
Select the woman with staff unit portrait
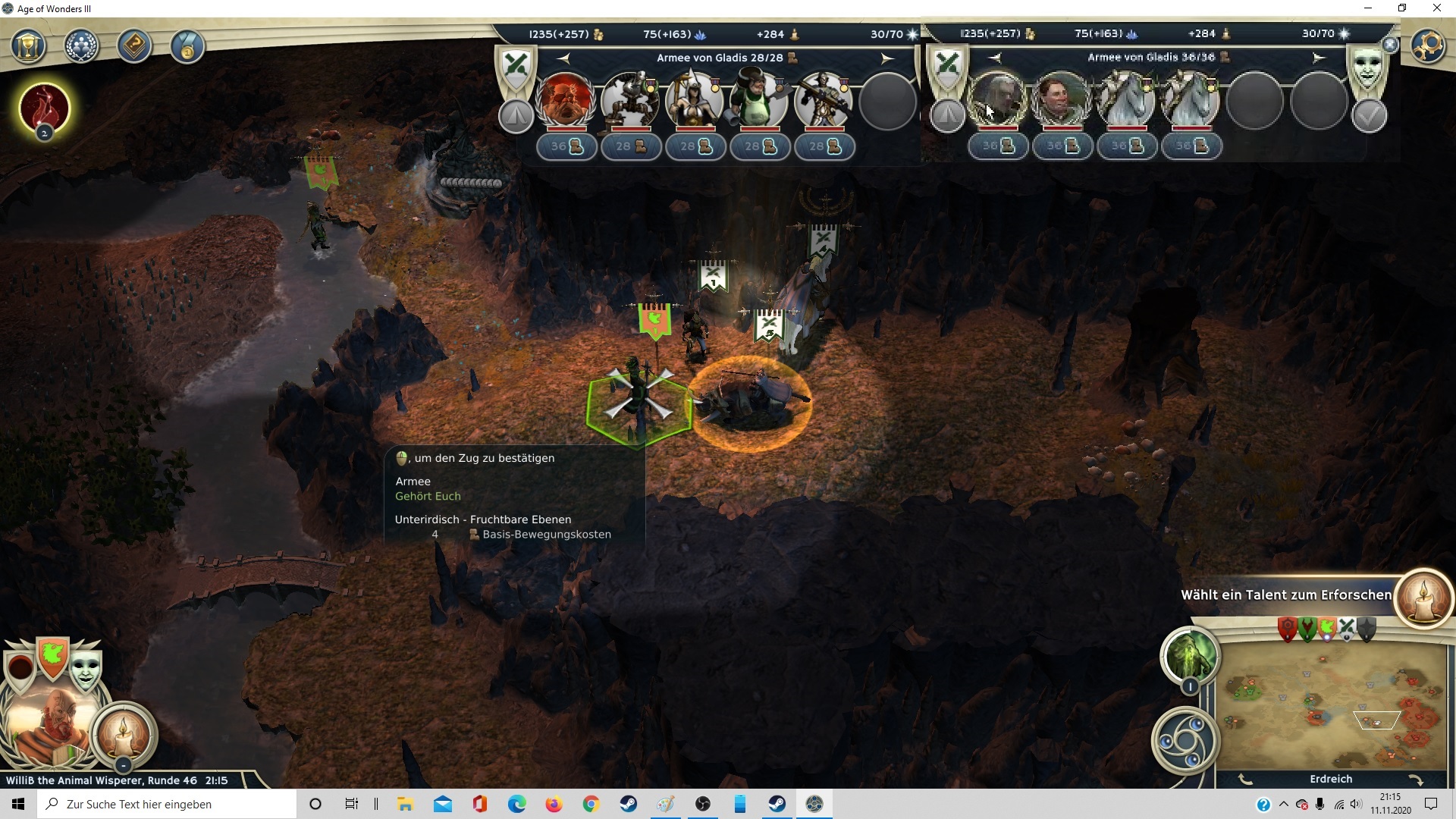coord(694,100)
